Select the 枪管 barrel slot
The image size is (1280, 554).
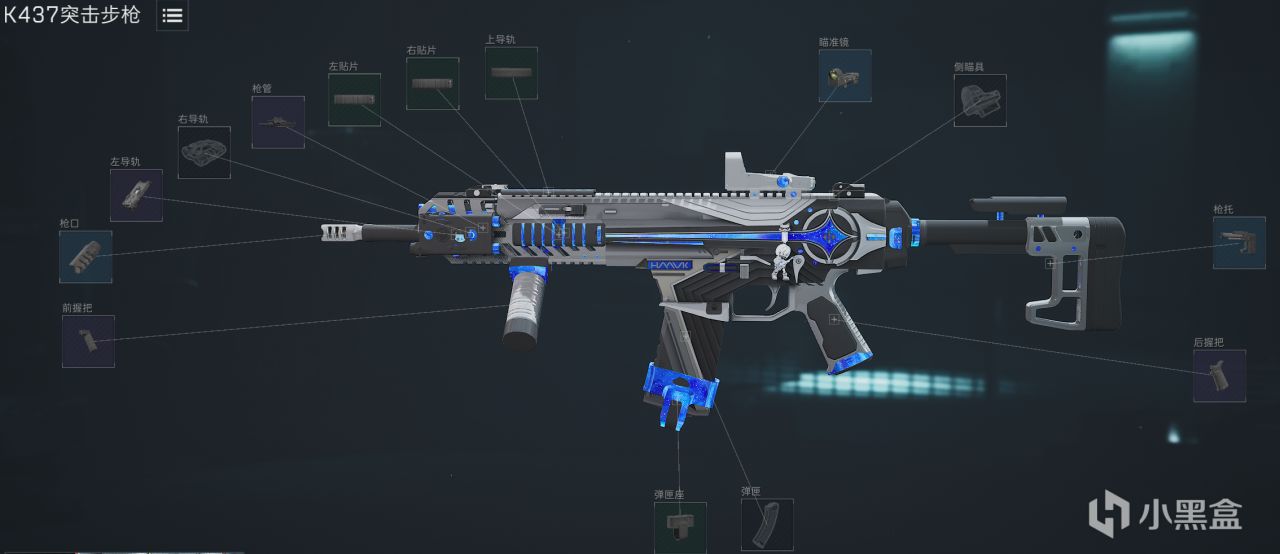pyautogui.click(x=278, y=122)
